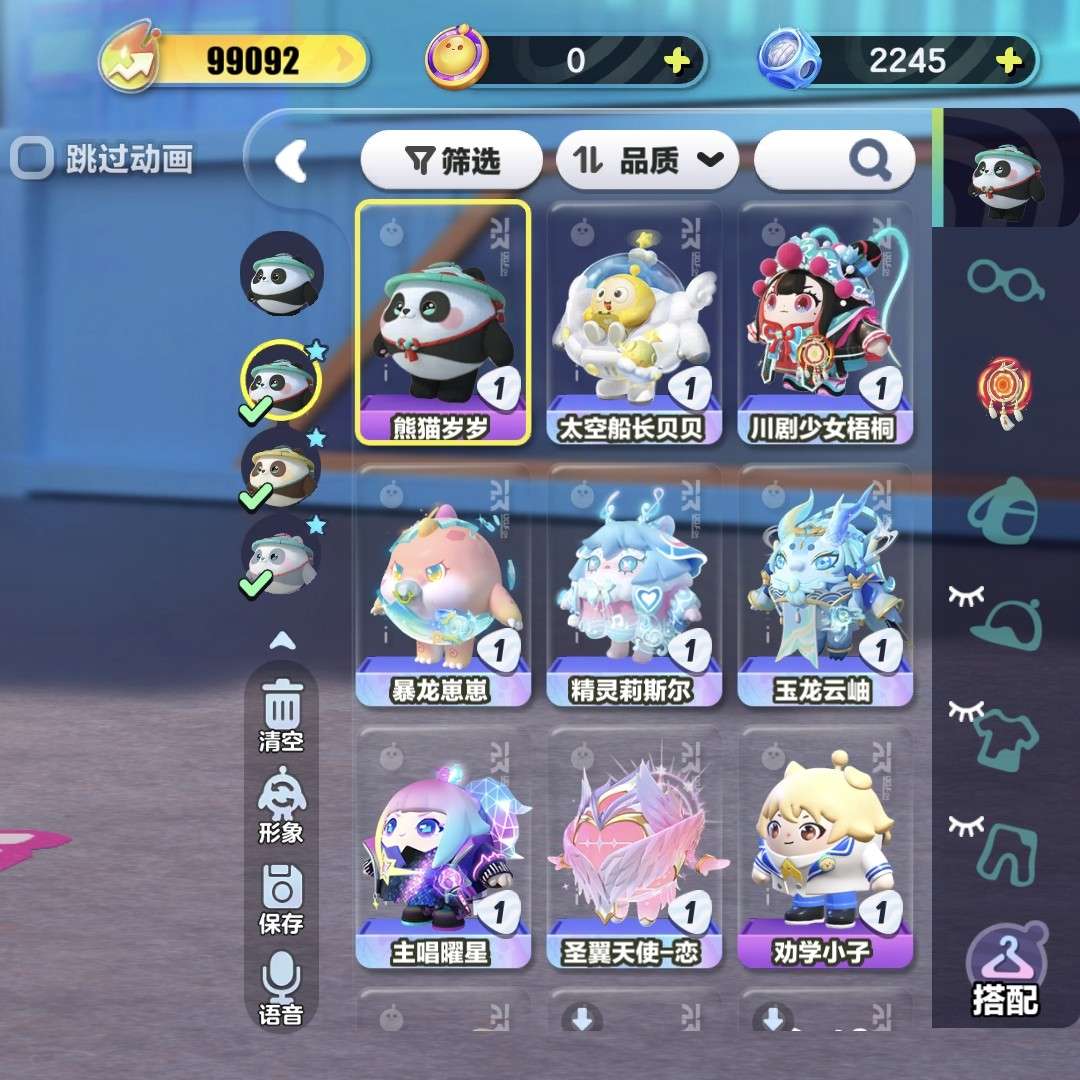Select the 劲学小子 outfit card
Viewport: 1080px width, 1080px height.
[x=825, y=848]
